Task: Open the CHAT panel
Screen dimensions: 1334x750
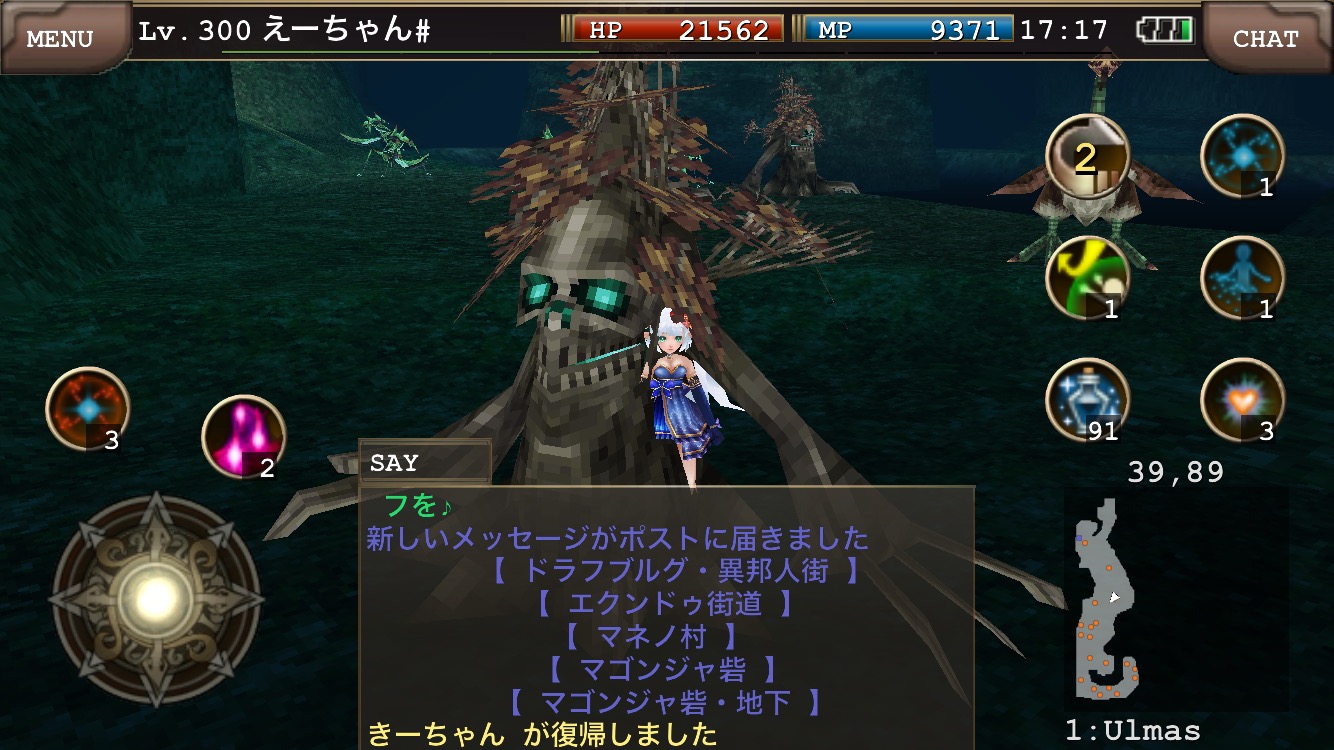Action: (1265, 38)
